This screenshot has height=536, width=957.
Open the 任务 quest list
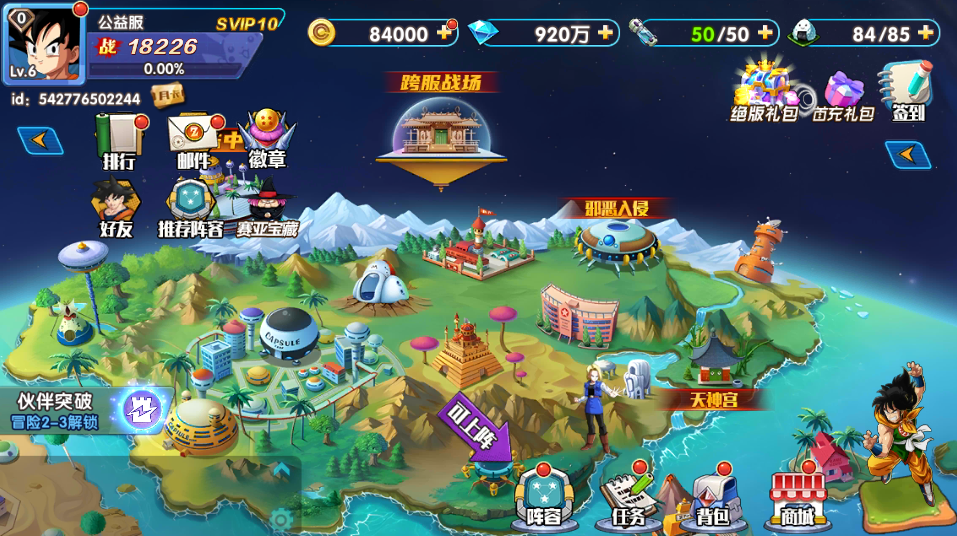click(630, 497)
